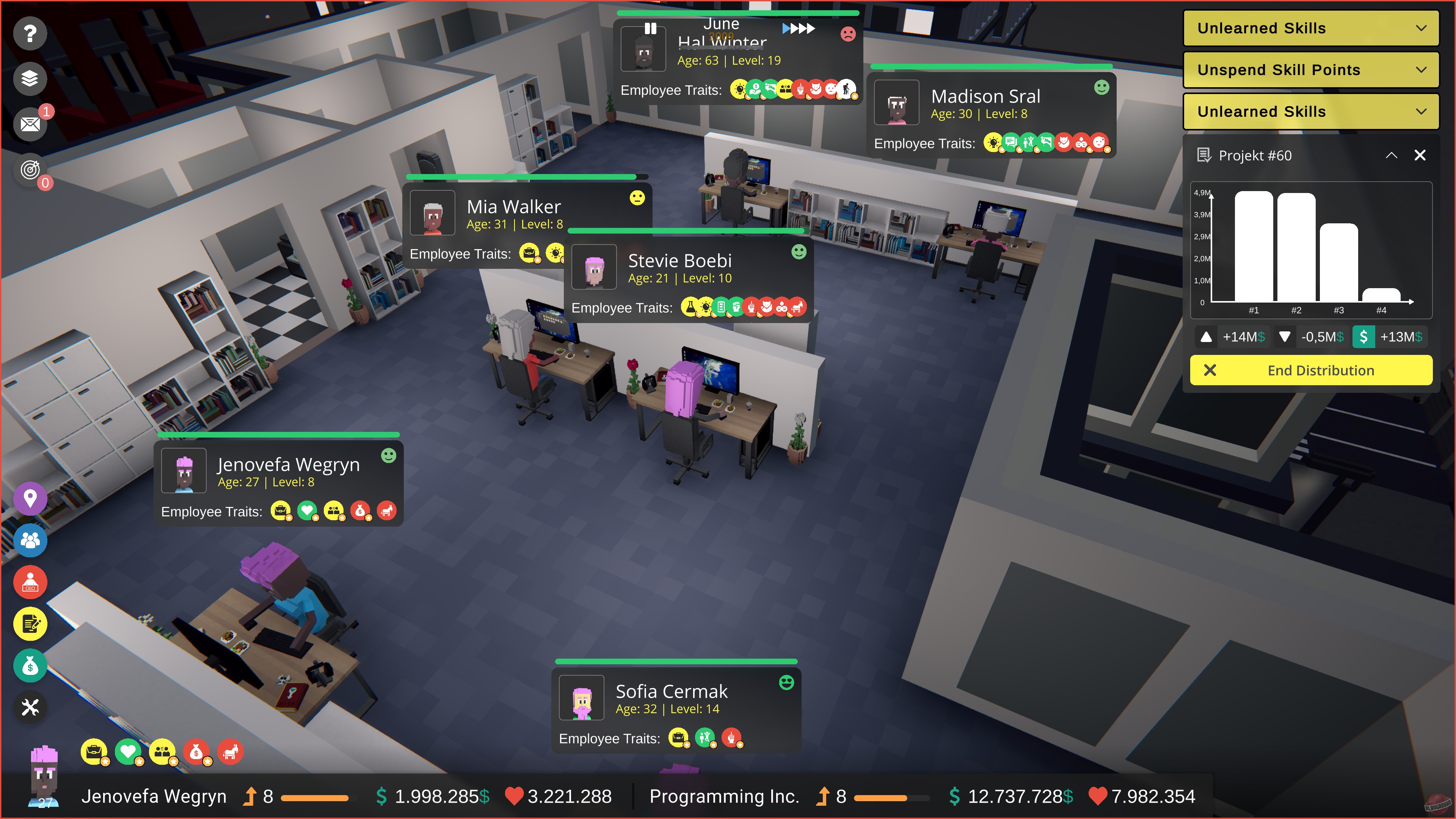The height and width of the screenshot is (819, 1456).
Task: Open the employees panel with group icon
Action: [30, 540]
